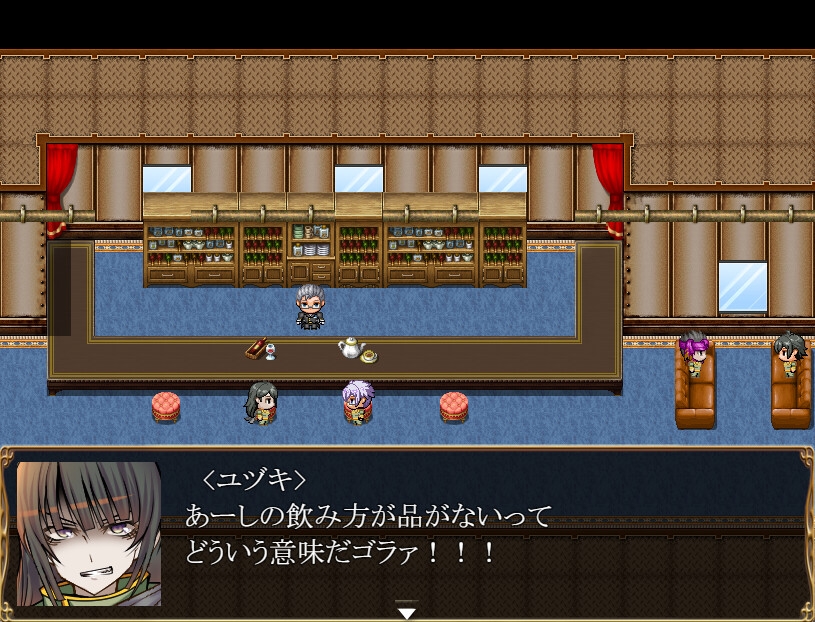Click Yuzuki's dialogue text box to continue
The height and width of the screenshot is (622, 815).
(480, 530)
